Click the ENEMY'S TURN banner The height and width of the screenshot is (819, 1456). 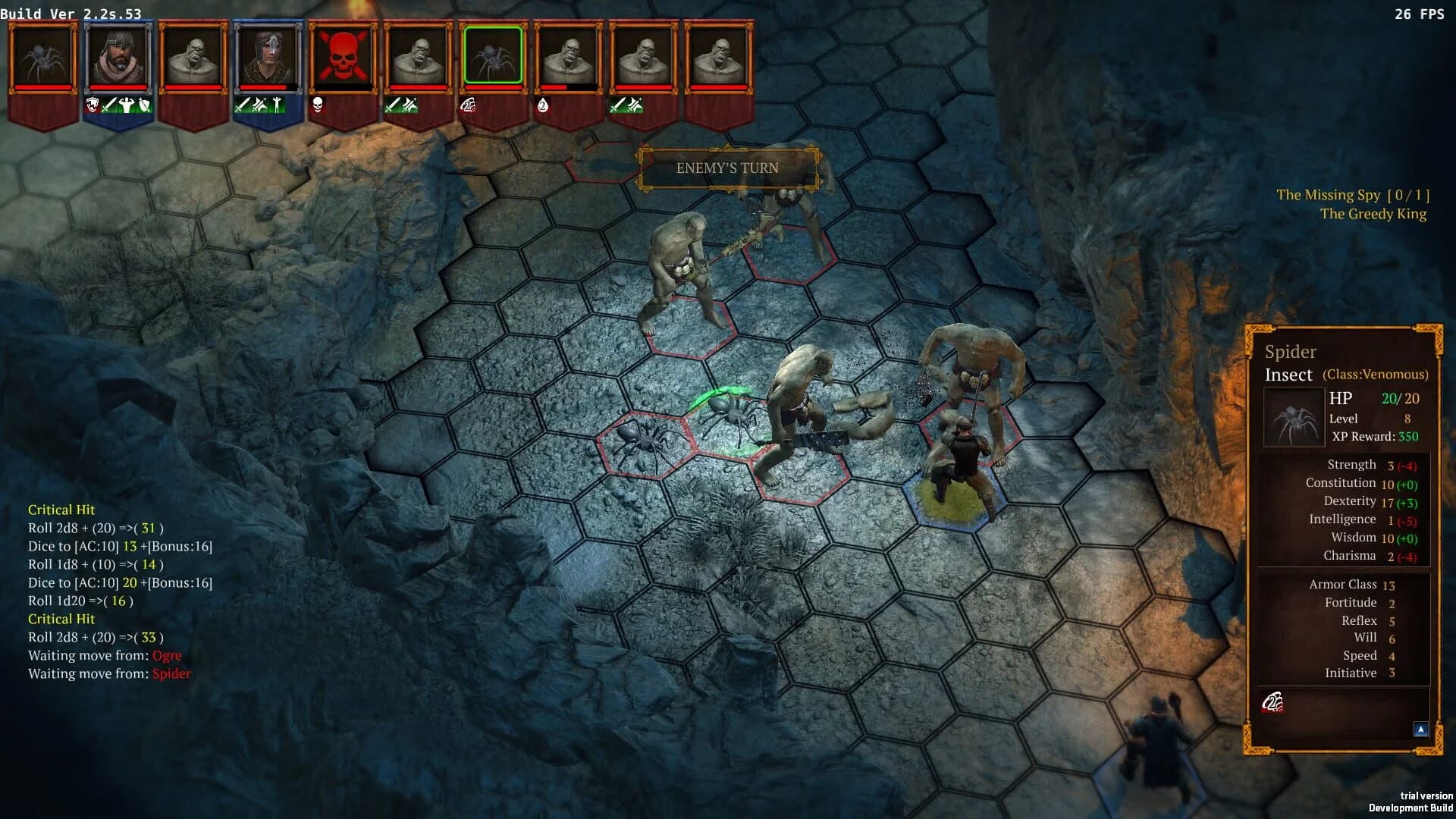[x=726, y=168]
